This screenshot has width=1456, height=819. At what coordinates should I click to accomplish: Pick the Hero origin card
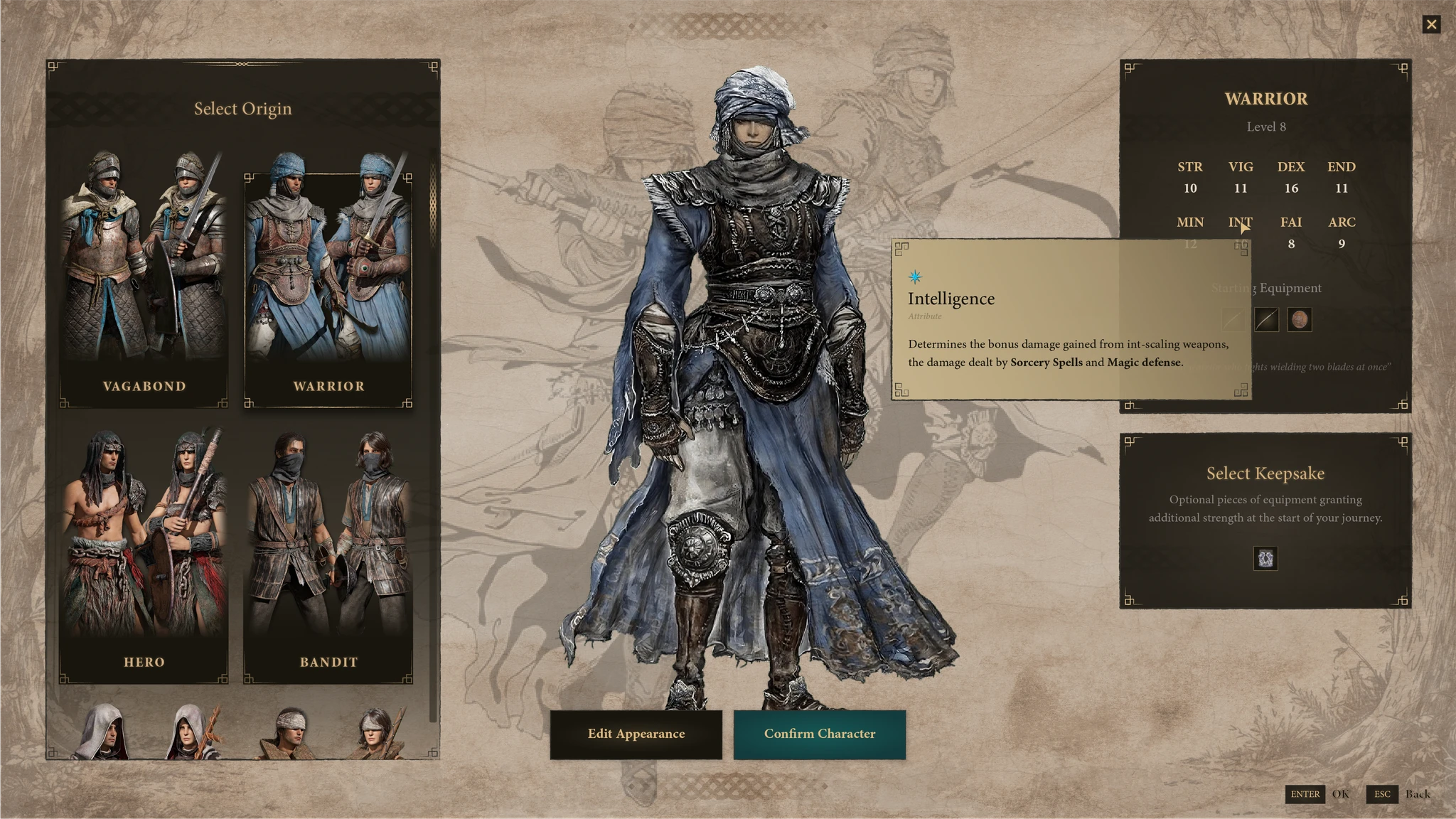pos(144,555)
